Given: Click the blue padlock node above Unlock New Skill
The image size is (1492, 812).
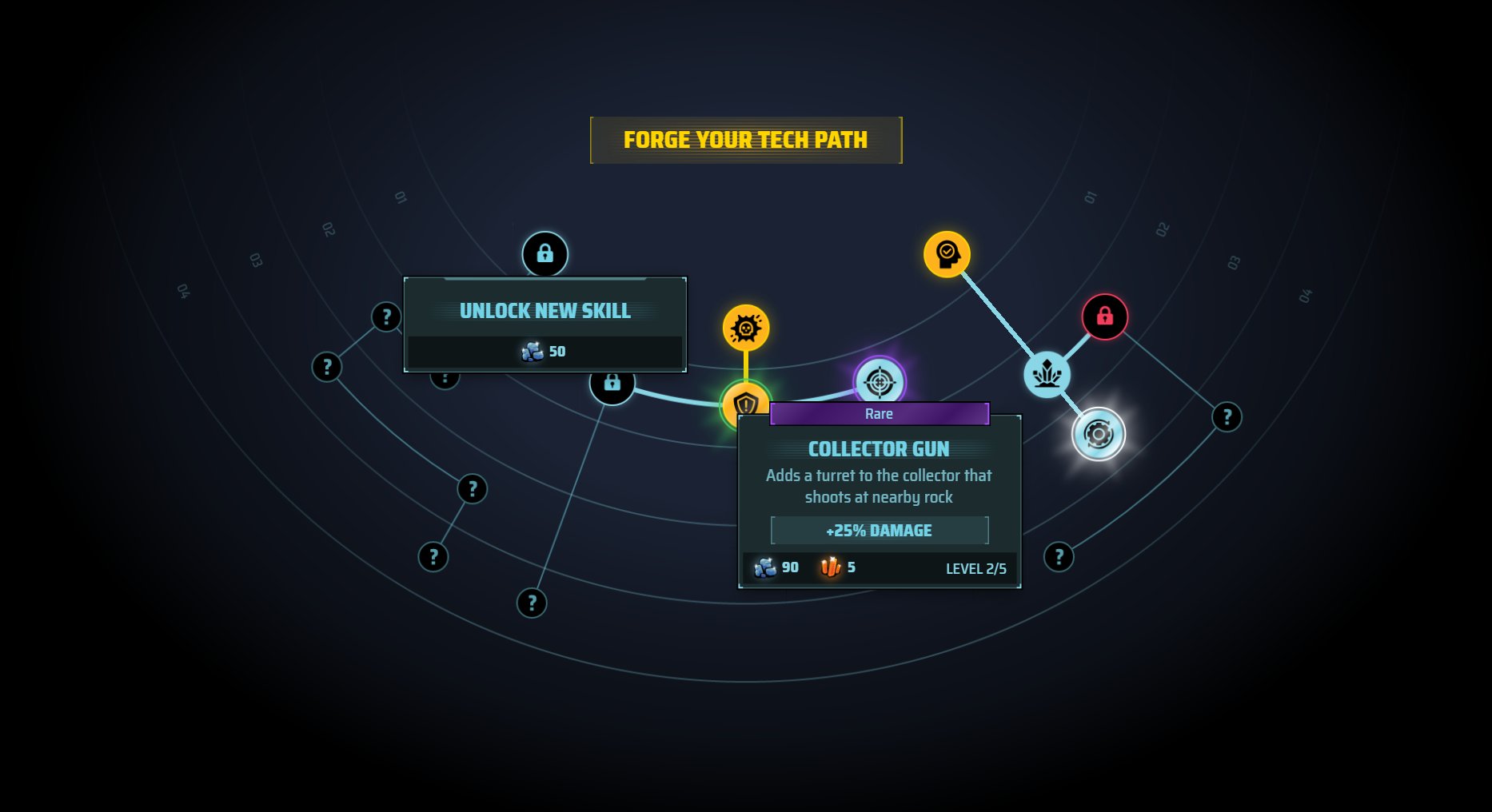Looking at the screenshot, I should pyautogui.click(x=545, y=254).
